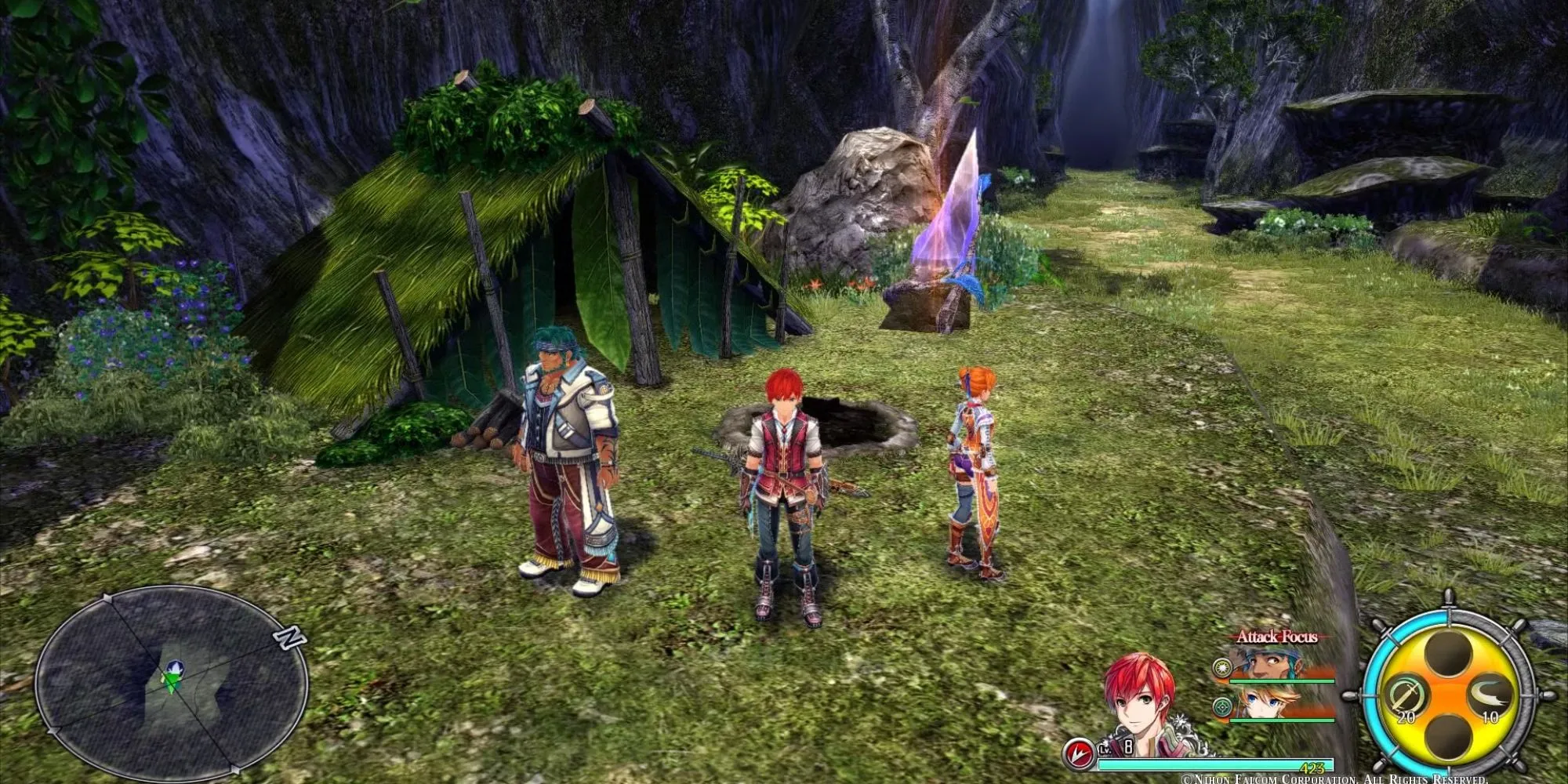Click the red slash attack-type icon

(1079, 754)
